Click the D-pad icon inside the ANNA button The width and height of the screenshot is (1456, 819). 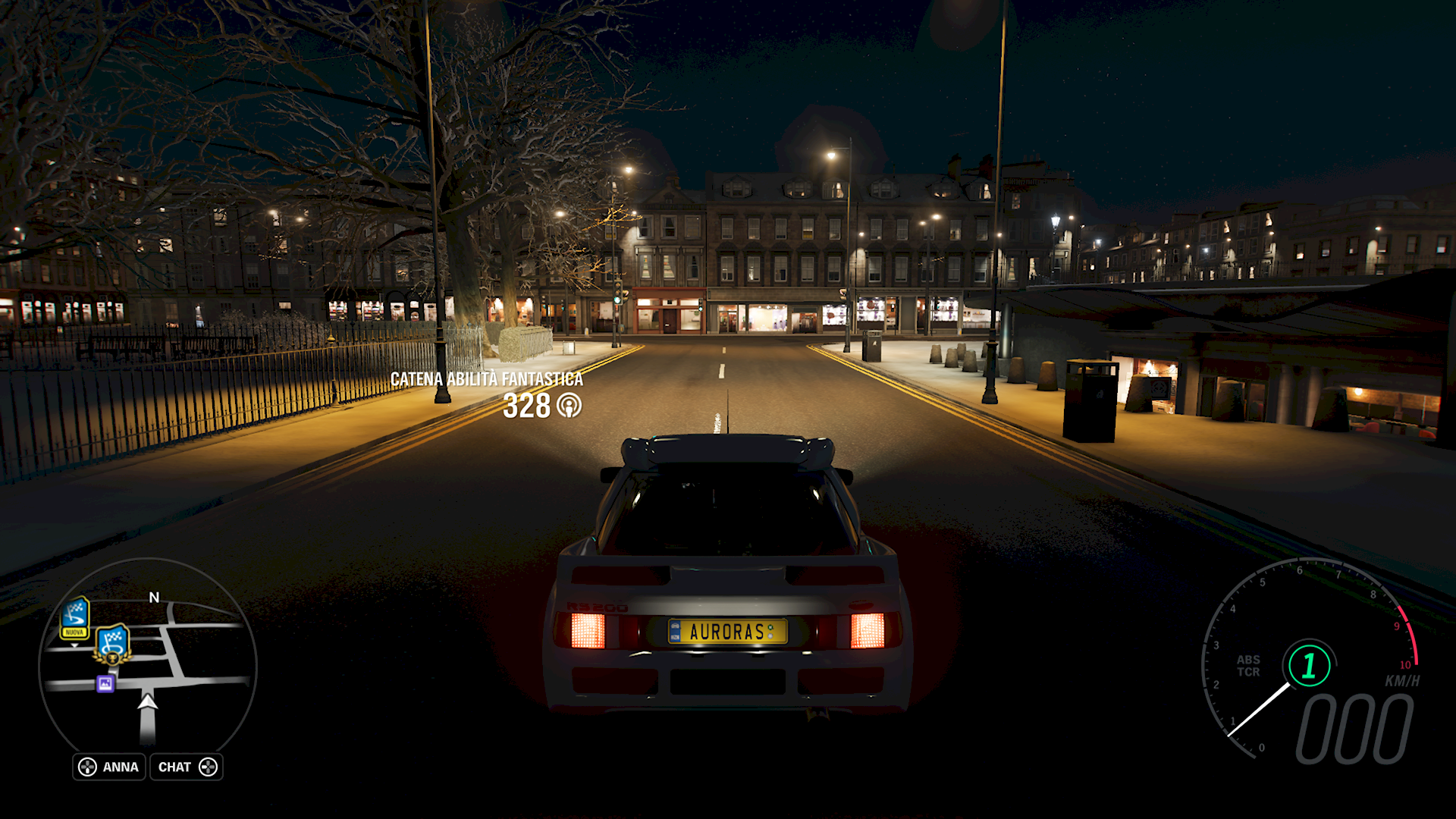[x=86, y=767]
